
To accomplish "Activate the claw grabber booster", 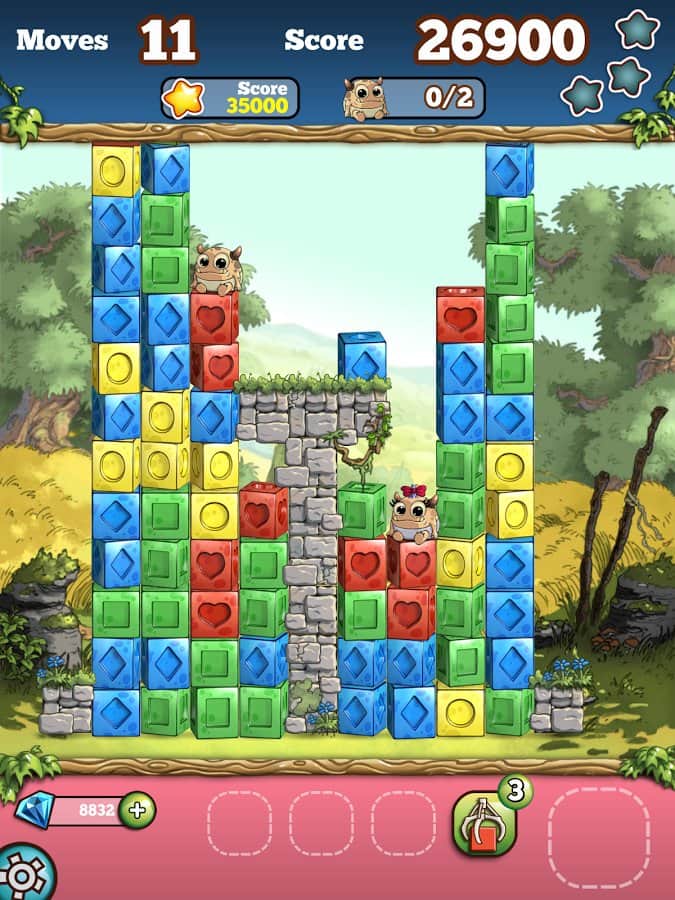I will [482, 822].
